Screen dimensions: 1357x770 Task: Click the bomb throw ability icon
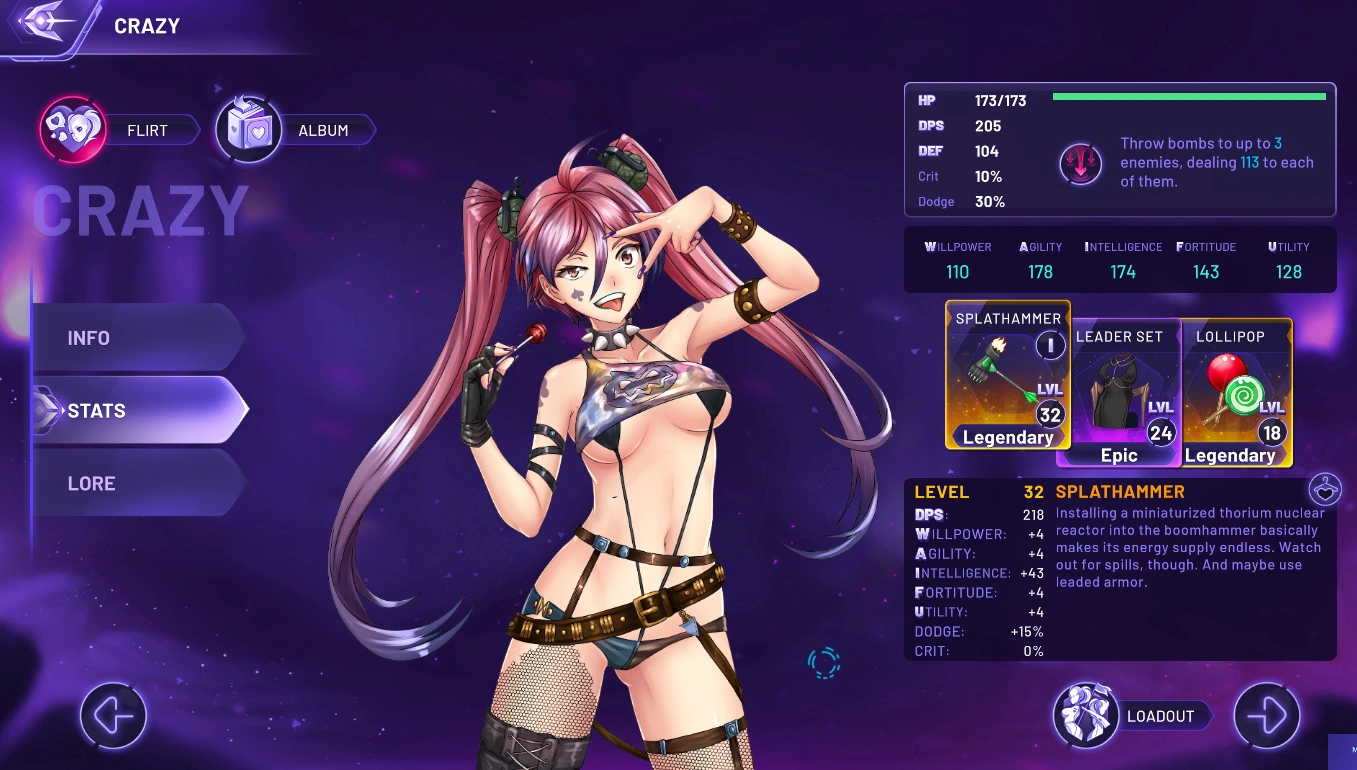pos(1080,164)
